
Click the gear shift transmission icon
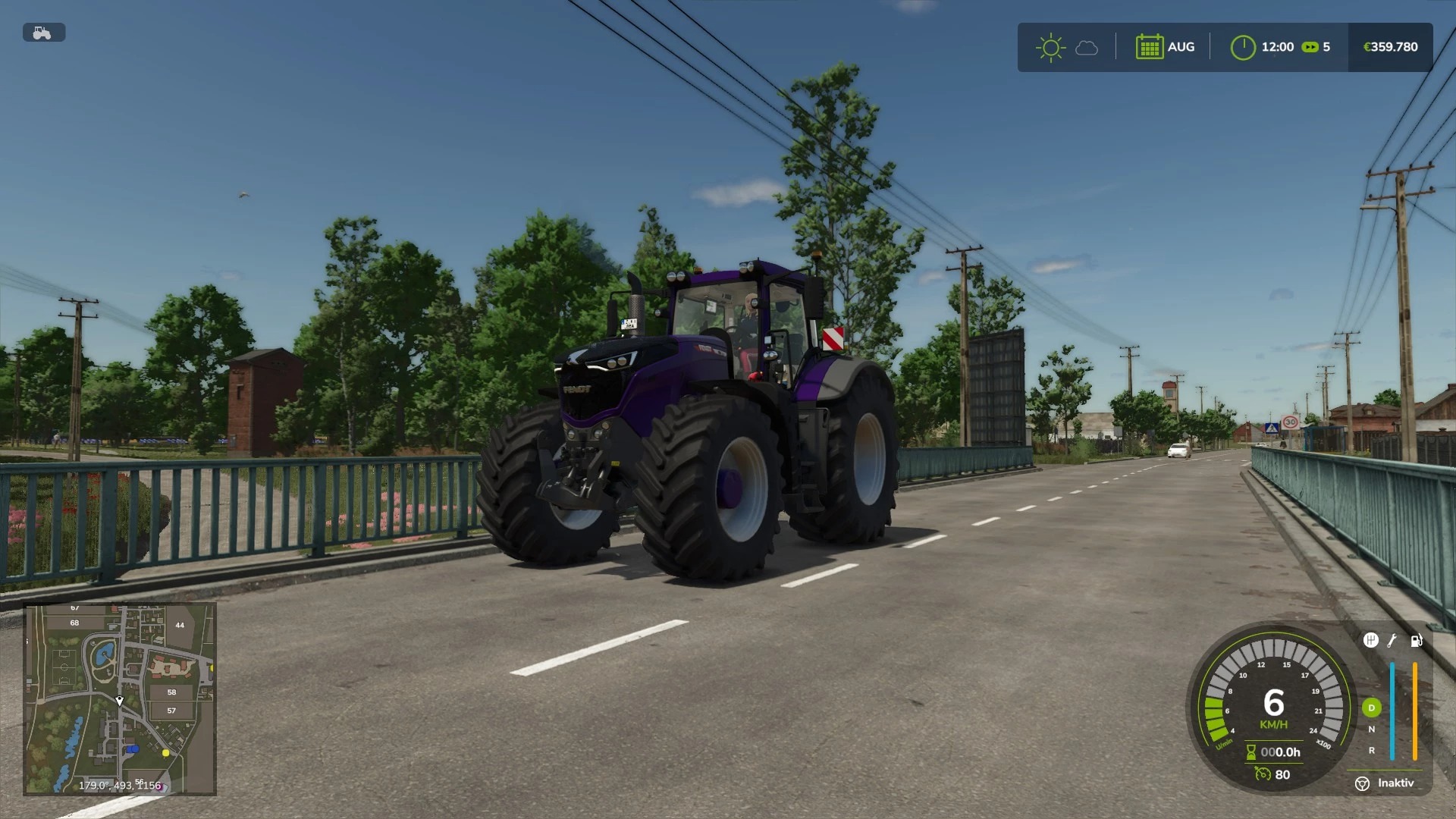click(1370, 640)
